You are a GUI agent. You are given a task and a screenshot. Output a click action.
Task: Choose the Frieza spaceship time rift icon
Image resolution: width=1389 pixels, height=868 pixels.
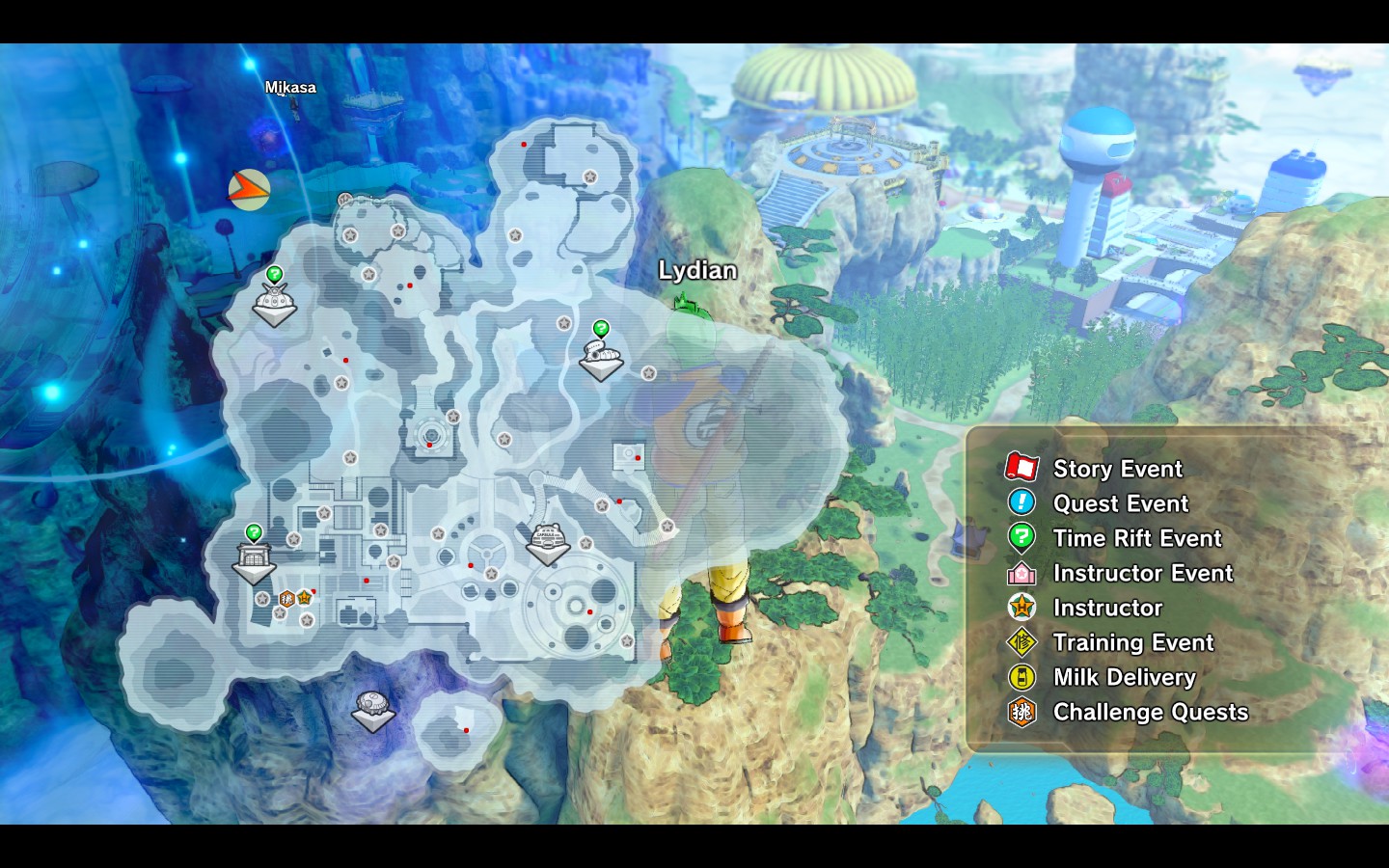point(274,302)
